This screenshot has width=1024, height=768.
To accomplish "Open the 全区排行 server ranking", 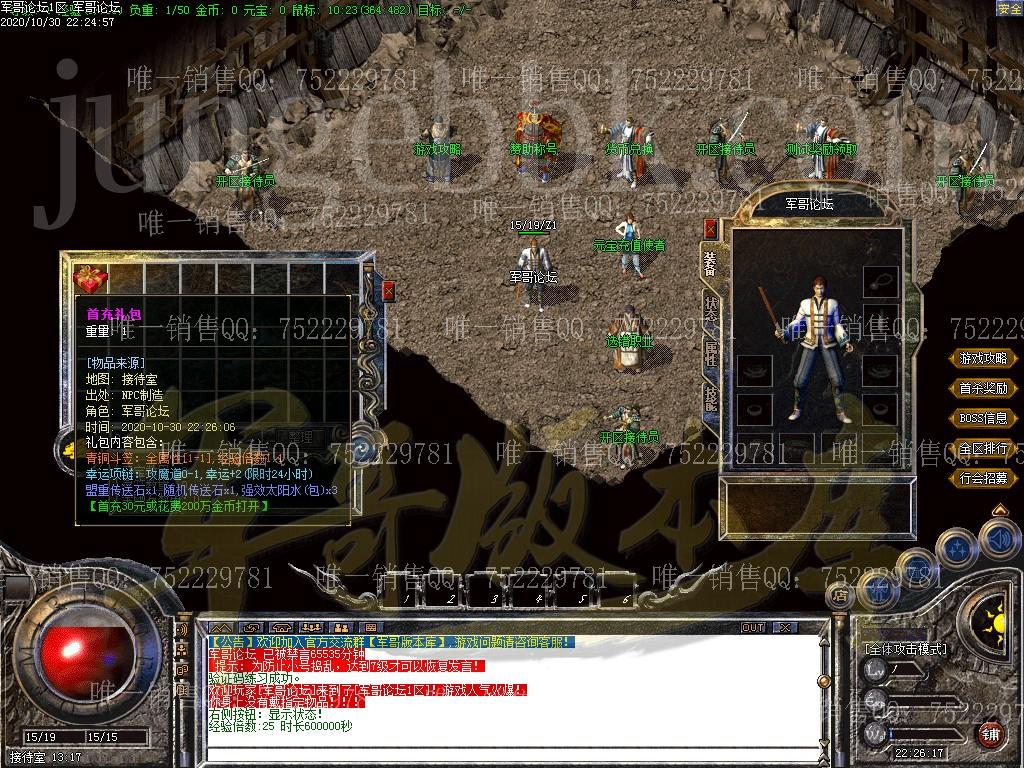I will coord(983,448).
